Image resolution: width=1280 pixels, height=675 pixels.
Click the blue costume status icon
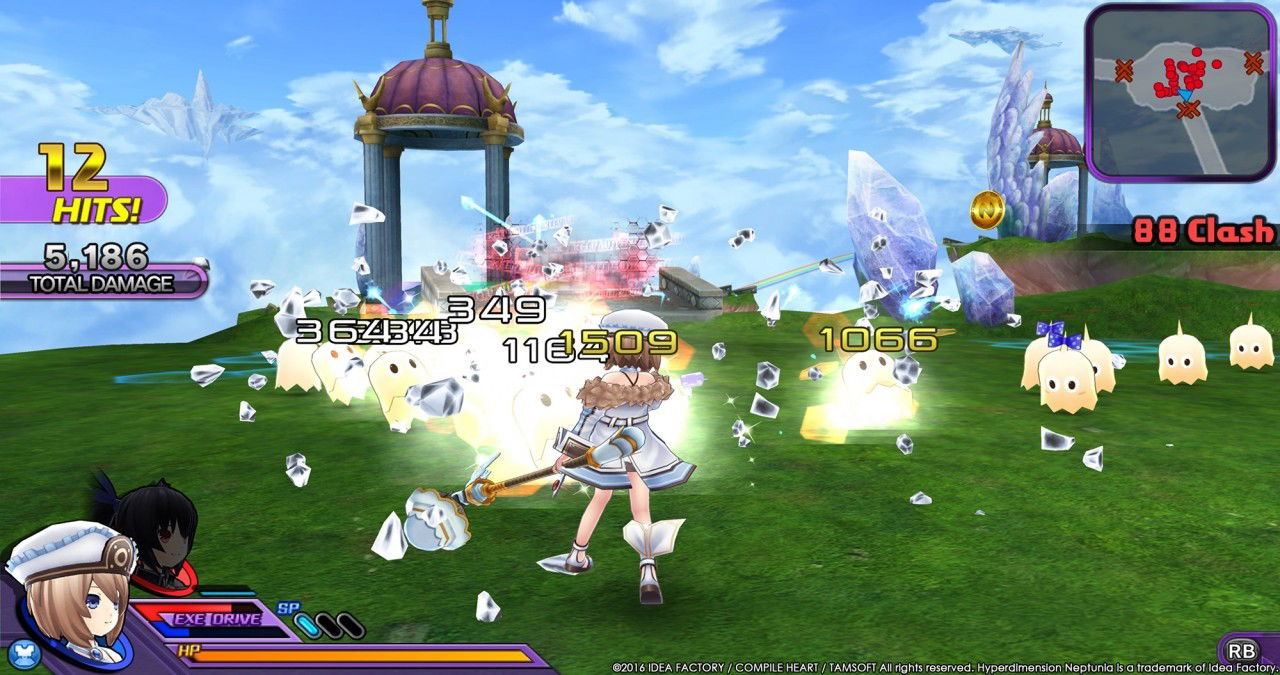pyautogui.click(x=22, y=654)
